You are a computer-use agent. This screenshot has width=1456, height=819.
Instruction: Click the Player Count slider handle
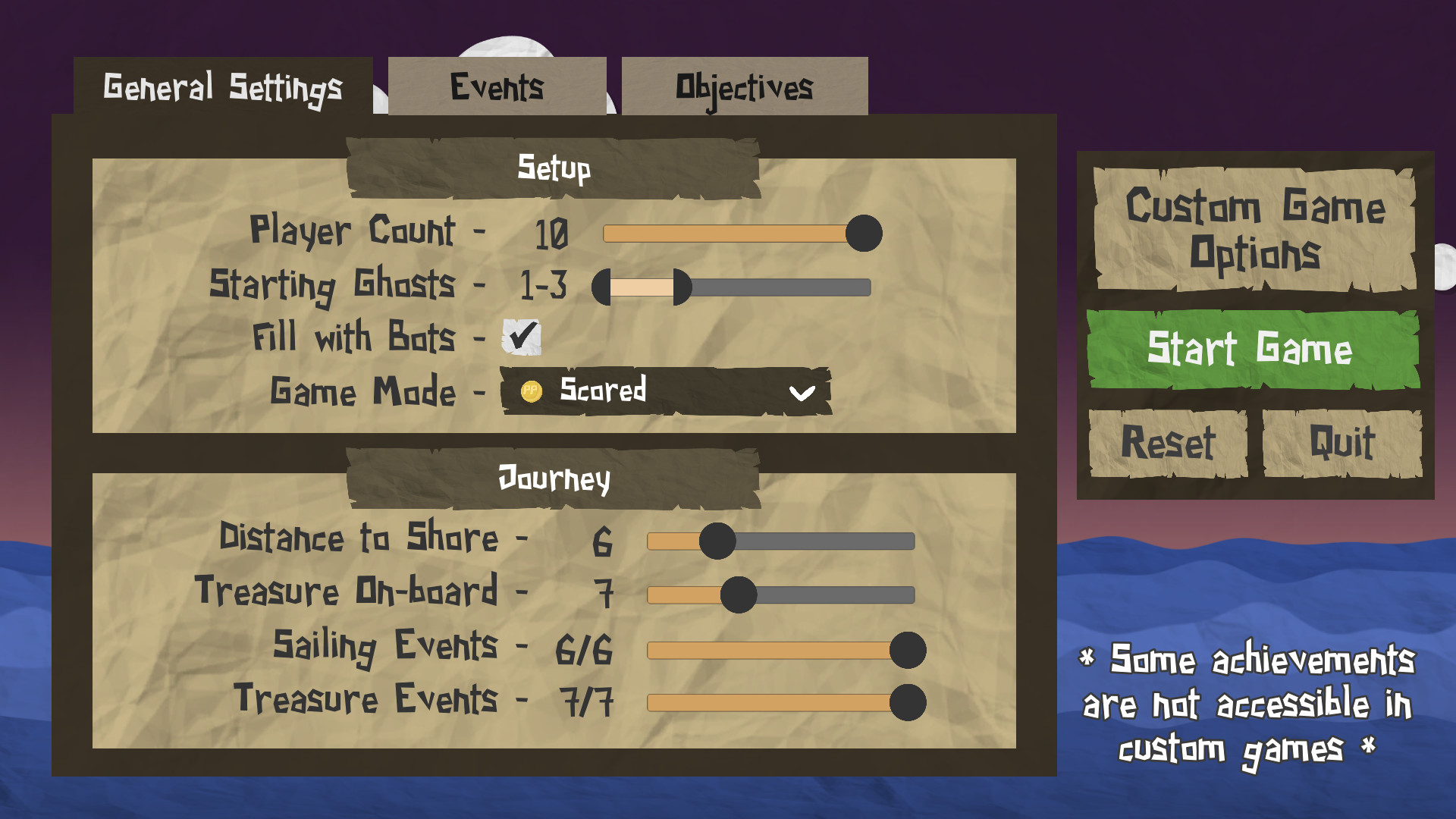pos(864,235)
